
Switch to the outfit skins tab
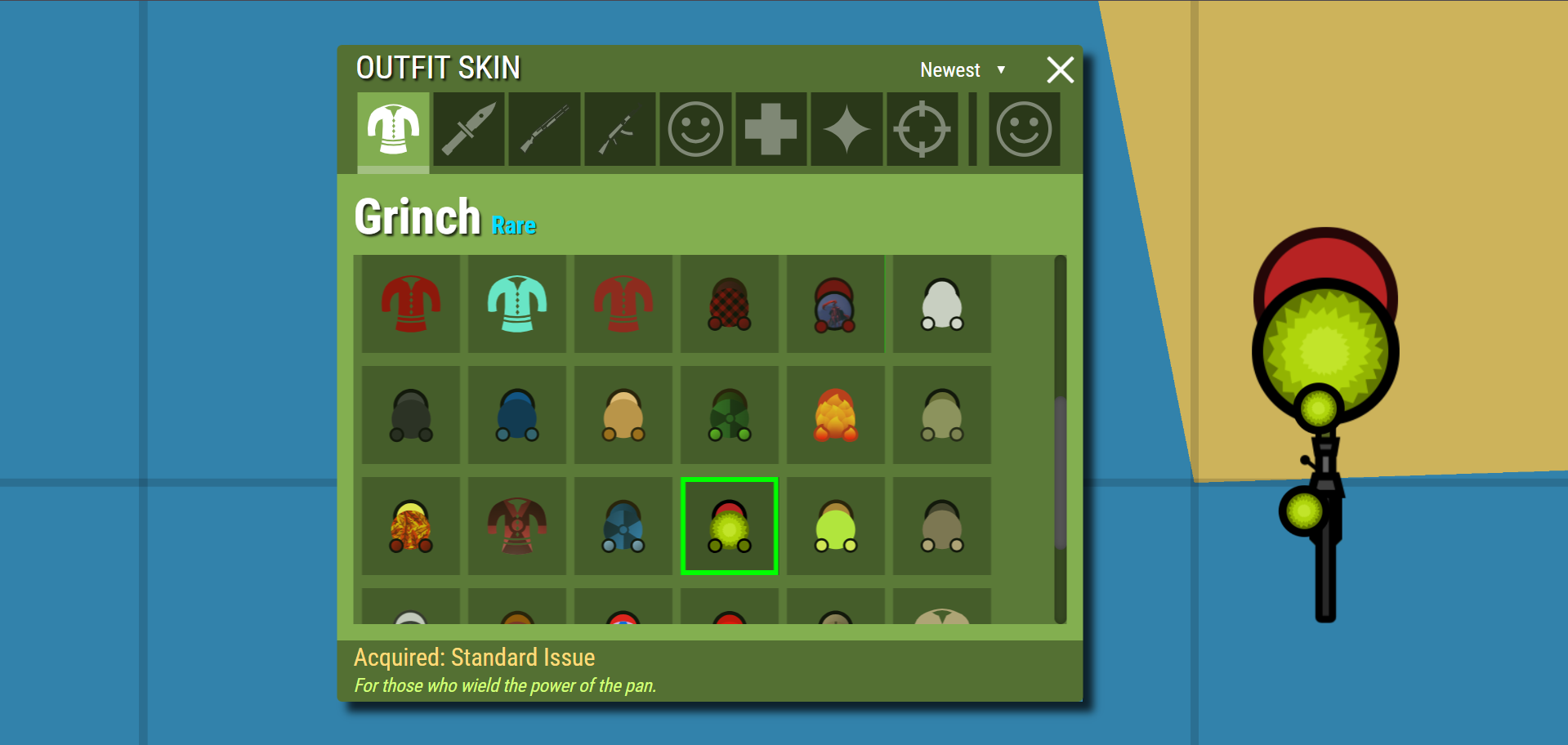(393, 129)
